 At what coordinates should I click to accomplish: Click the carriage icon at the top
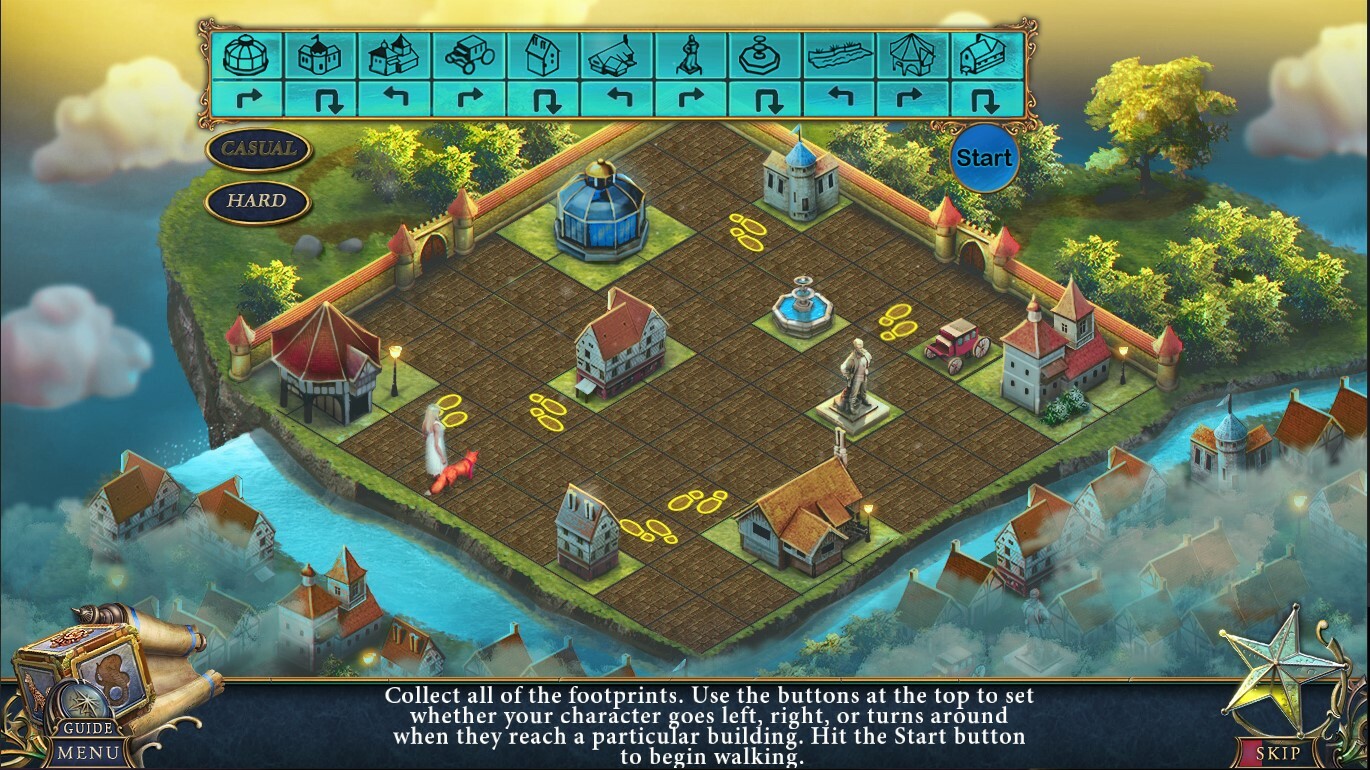(469, 55)
